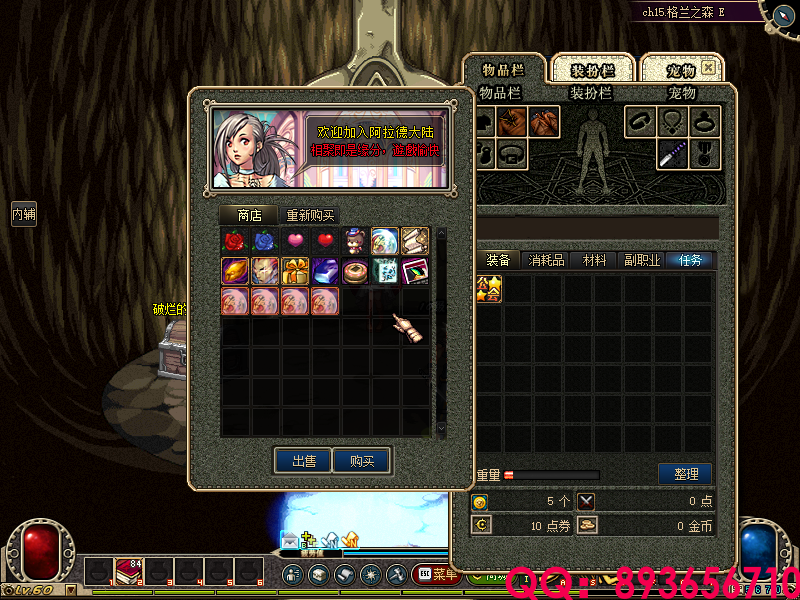Pick the teddy bear shop item

click(x=355, y=241)
